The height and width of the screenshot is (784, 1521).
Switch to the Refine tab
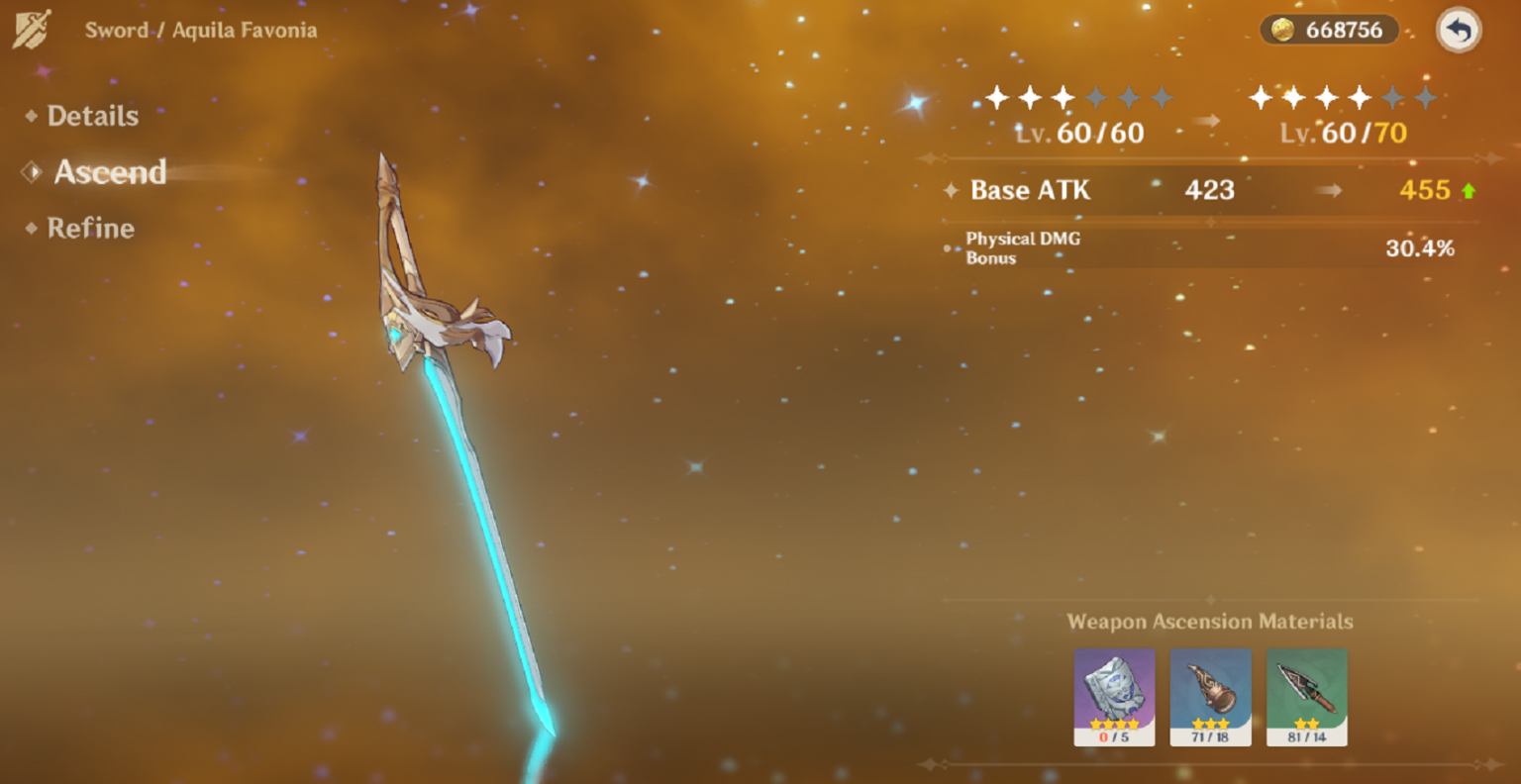click(x=90, y=229)
